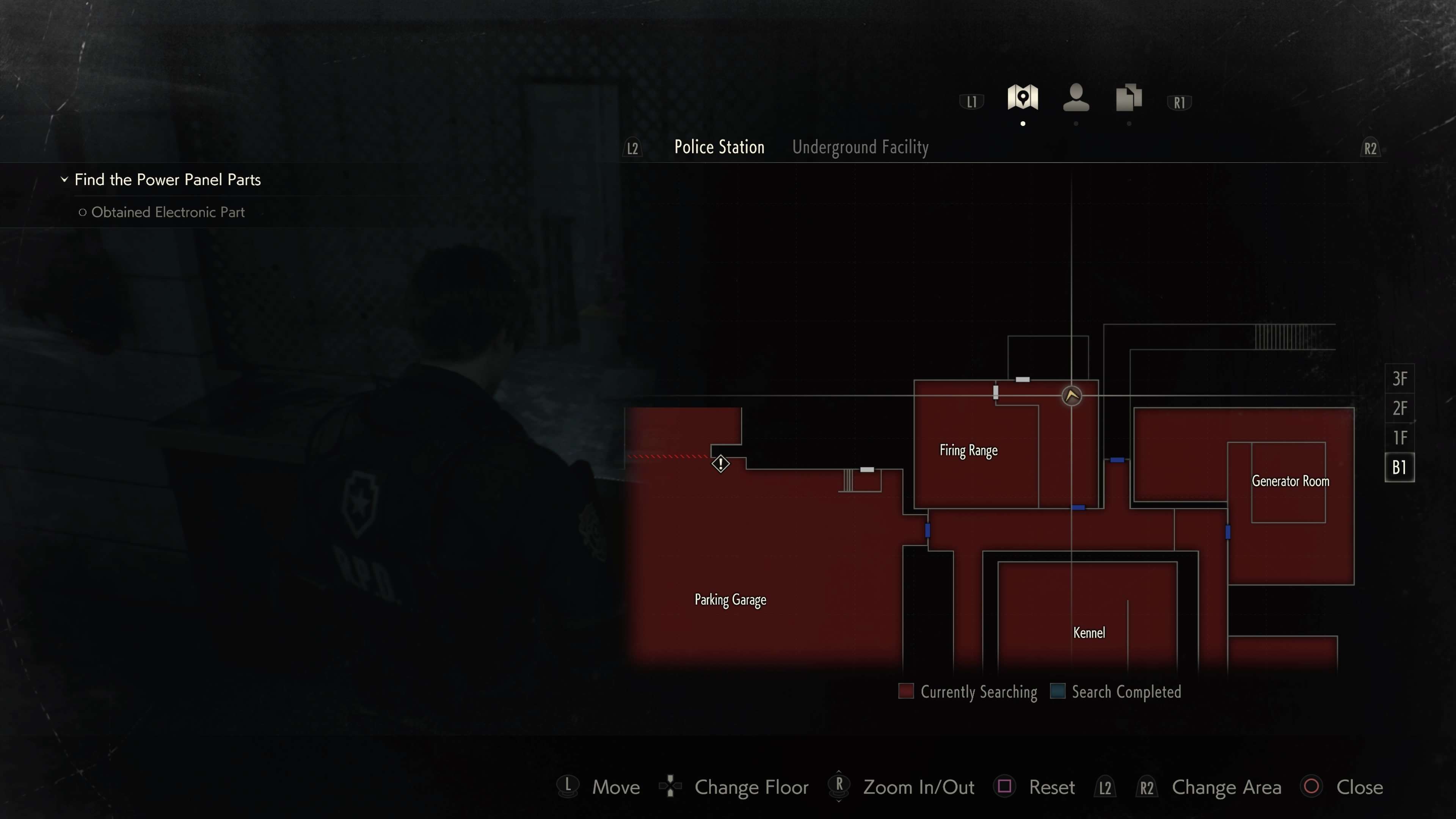Image resolution: width=1456 pixels, height=819 pixels.
Task: Select the Parking Garage area on map
Action: click(730, 600)
